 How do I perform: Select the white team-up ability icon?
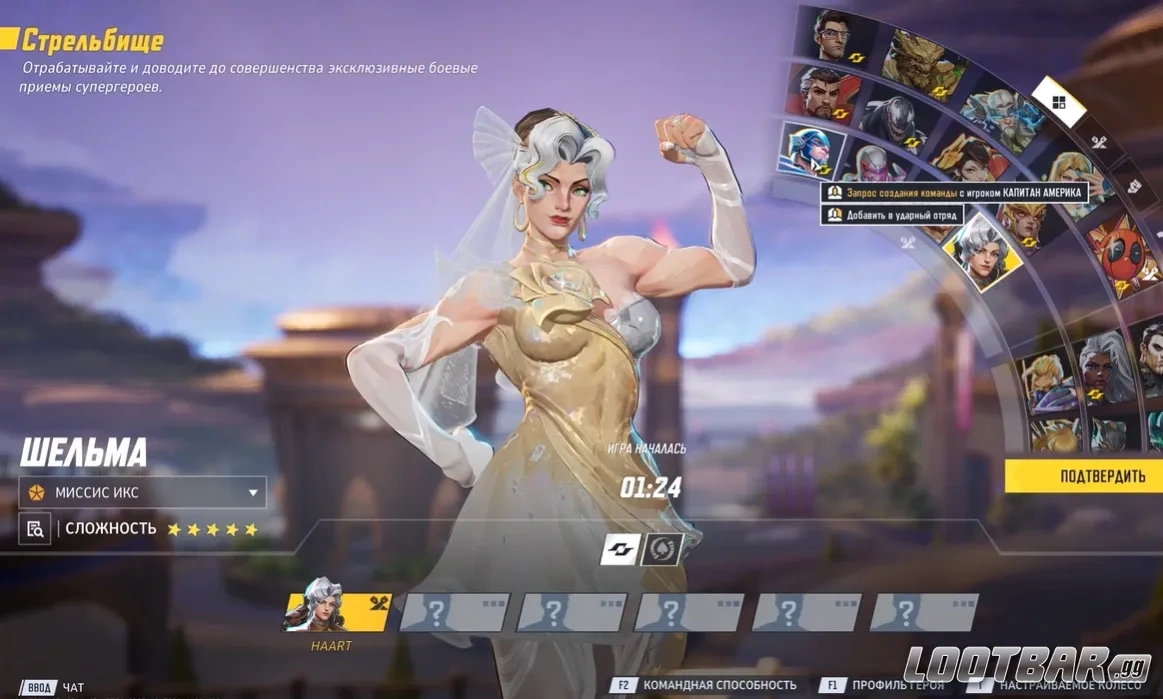(x=620, y=549)
